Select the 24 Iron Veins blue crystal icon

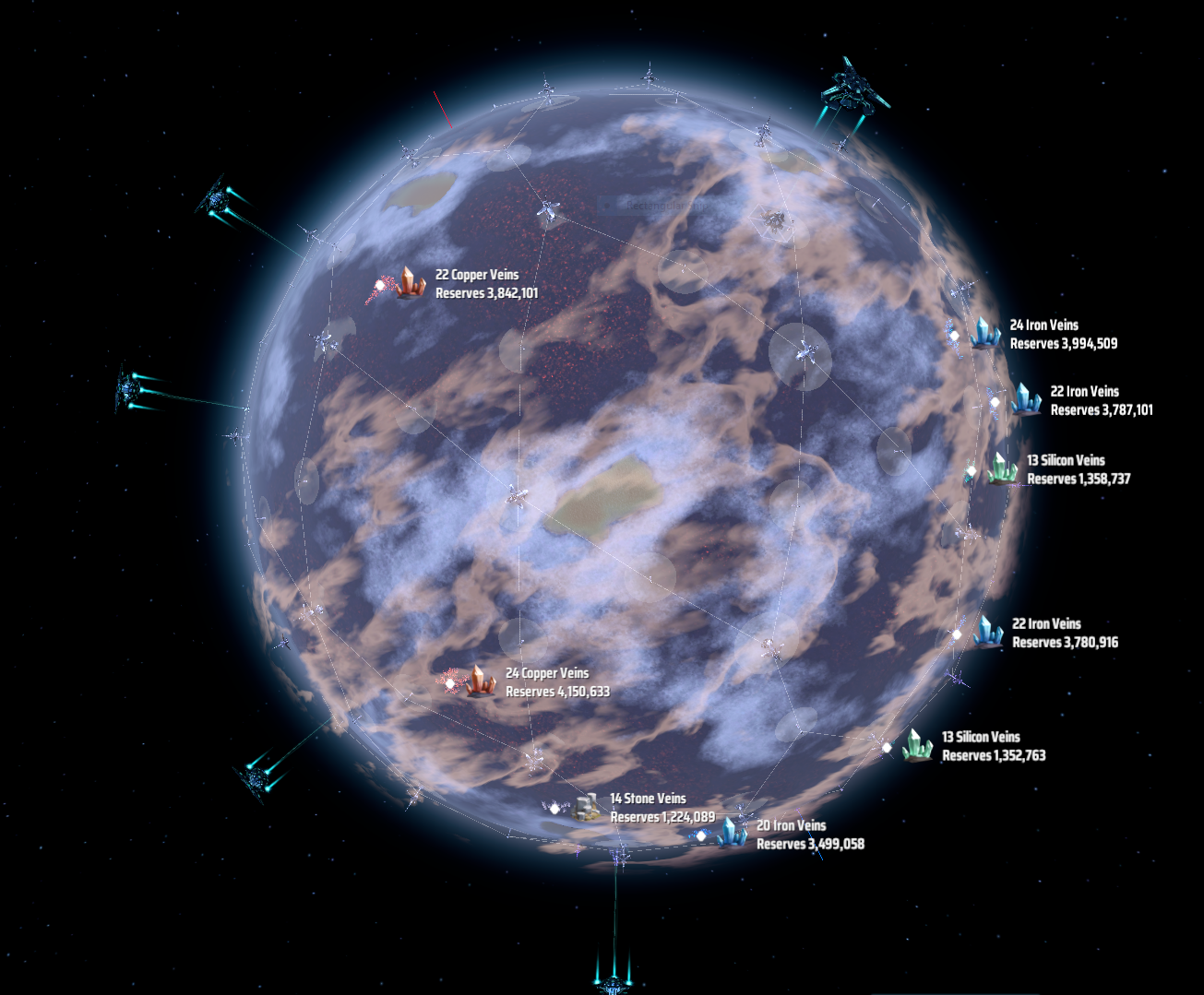click(983, 334)
